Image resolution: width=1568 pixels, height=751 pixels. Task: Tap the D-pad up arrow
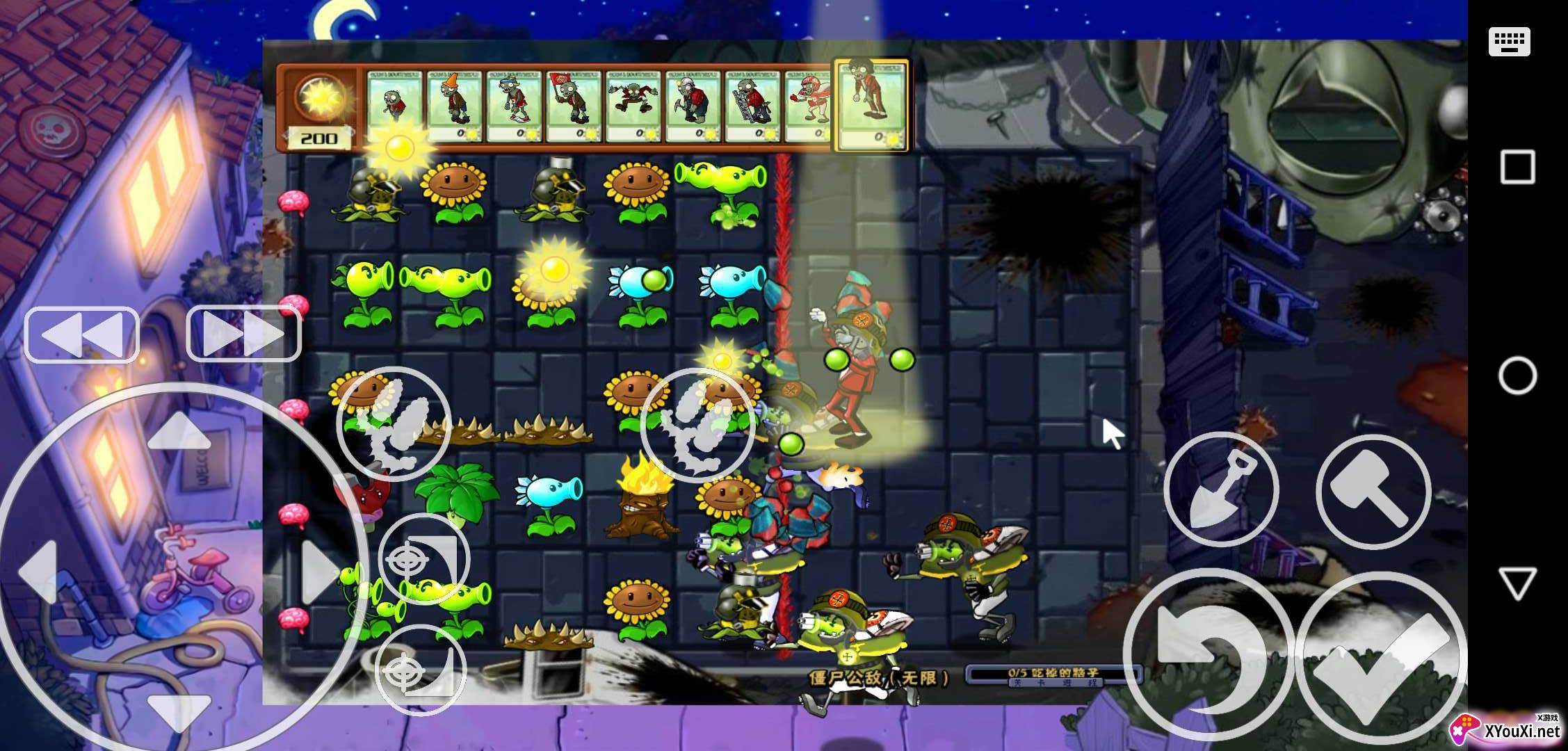(179, 431)
